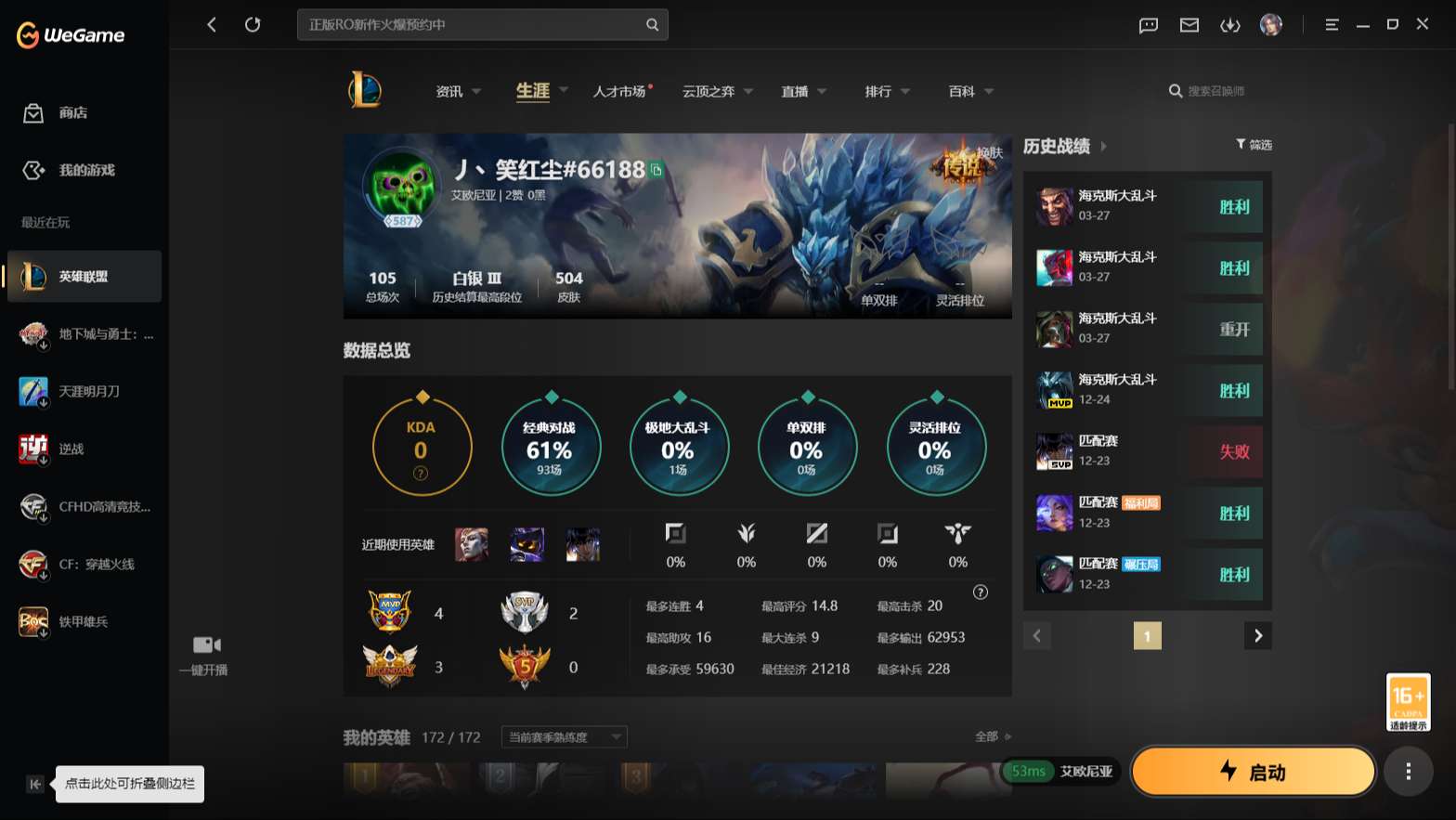Expand the 当前赛季熟练度 dropdown
Screen dimensions: 1456x820
pyautogui.click(x=563, y=736)
